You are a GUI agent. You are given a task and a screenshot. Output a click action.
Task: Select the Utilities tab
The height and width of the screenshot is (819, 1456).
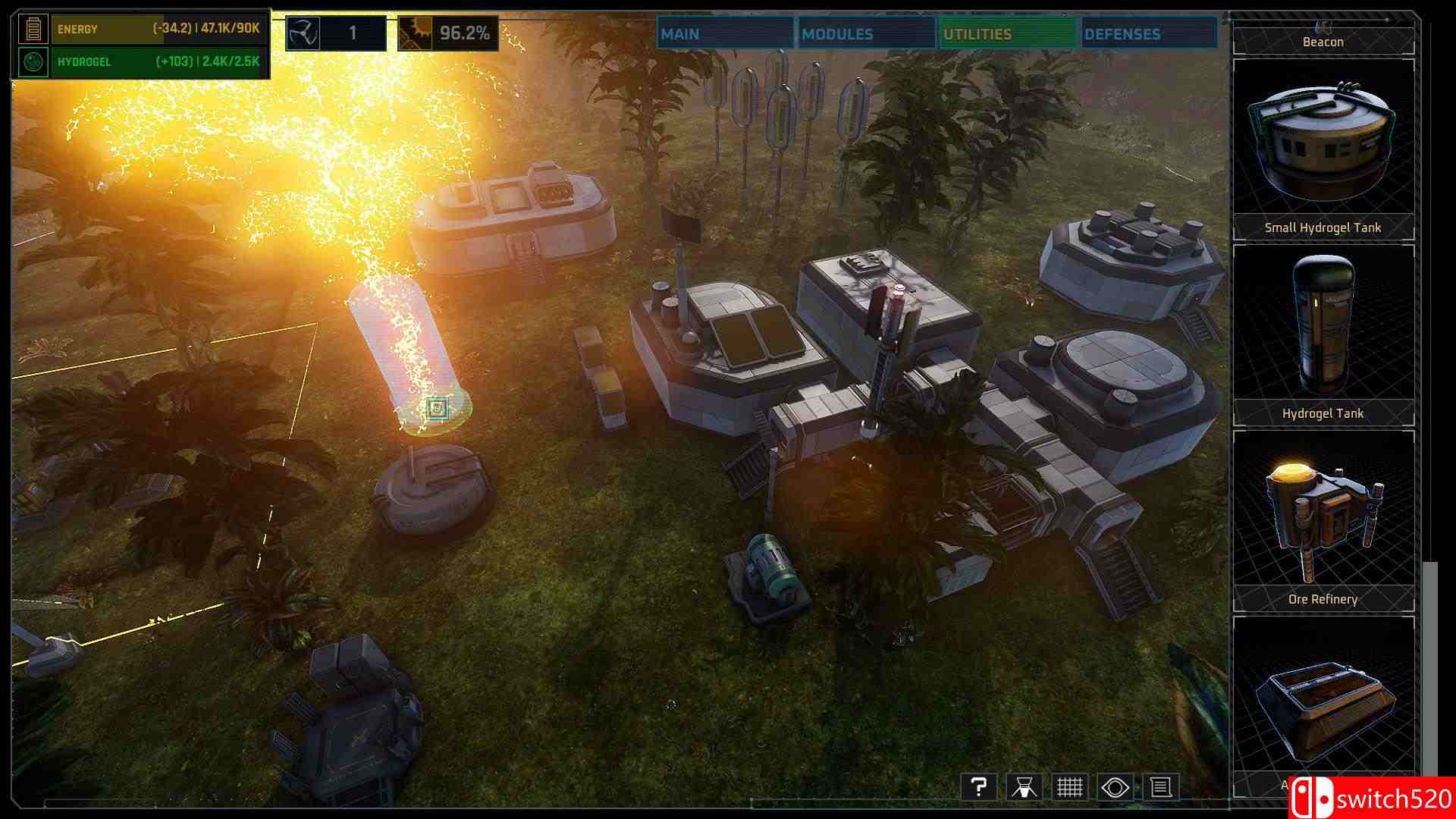(1007, 34)
